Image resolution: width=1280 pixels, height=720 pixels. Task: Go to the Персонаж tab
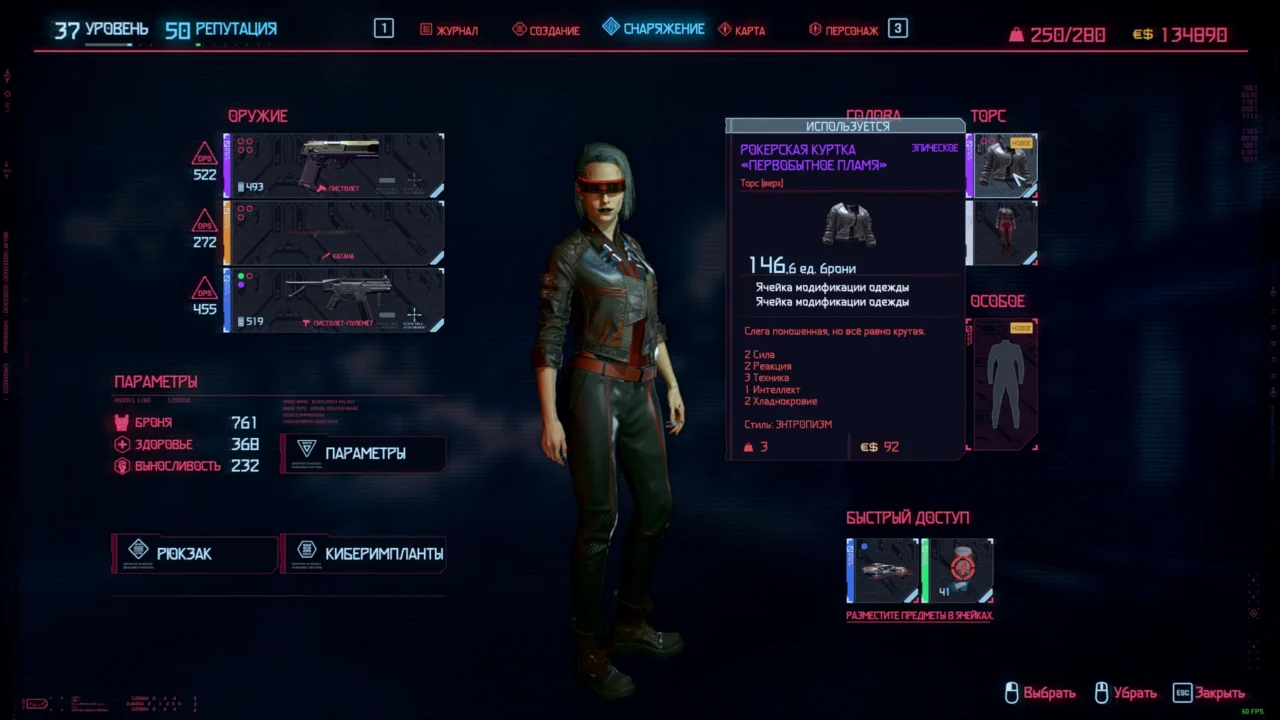pyautogui.click(x=844, y=30)
